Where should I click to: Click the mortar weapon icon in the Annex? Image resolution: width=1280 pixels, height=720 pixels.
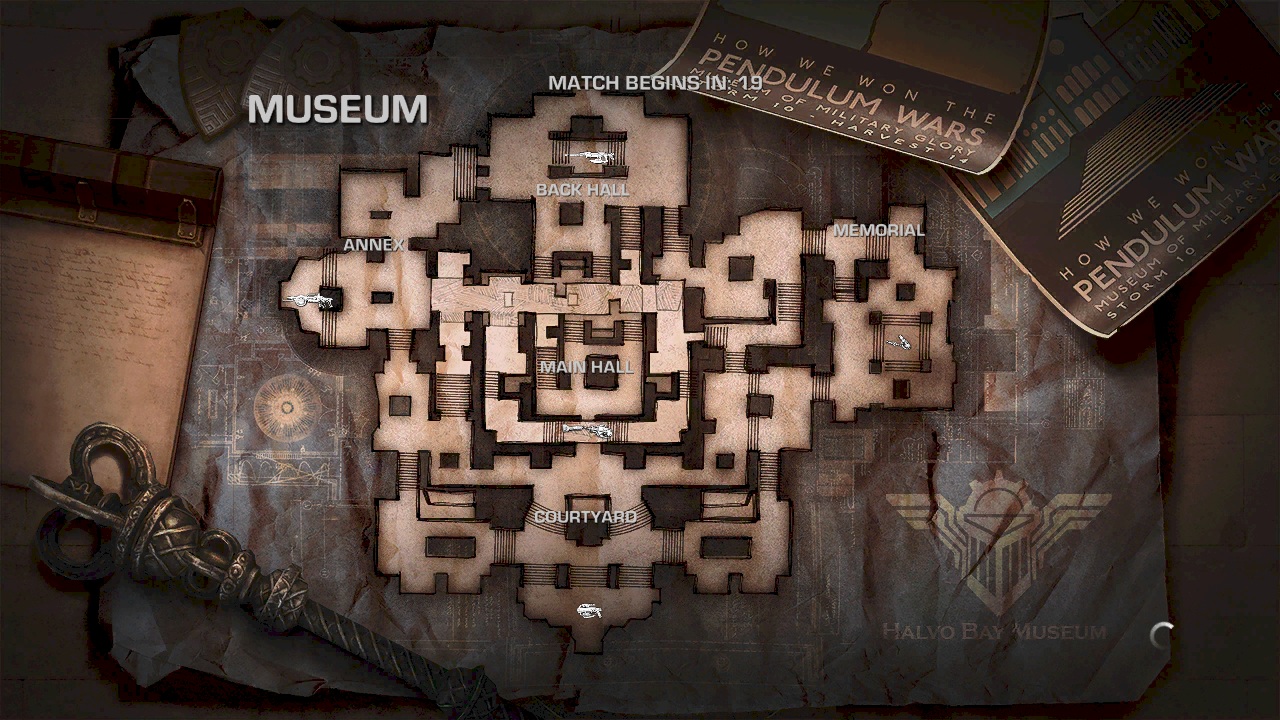point(310,300)
